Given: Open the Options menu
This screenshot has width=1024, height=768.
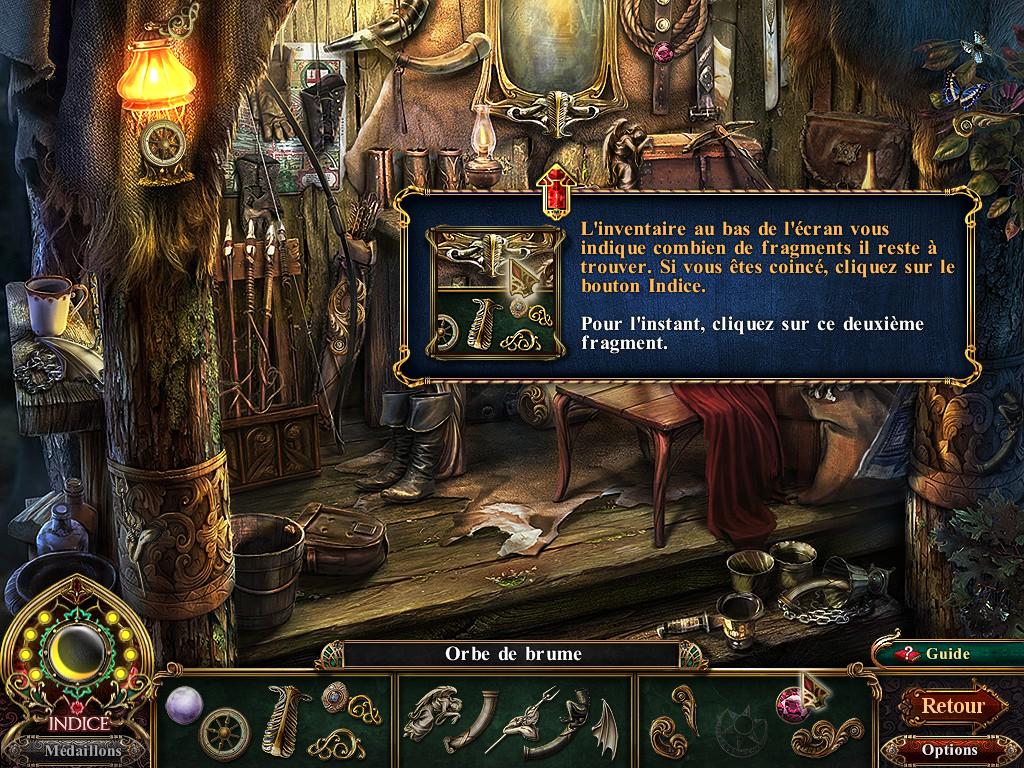Looking at the screenshot, I should 948,748.
